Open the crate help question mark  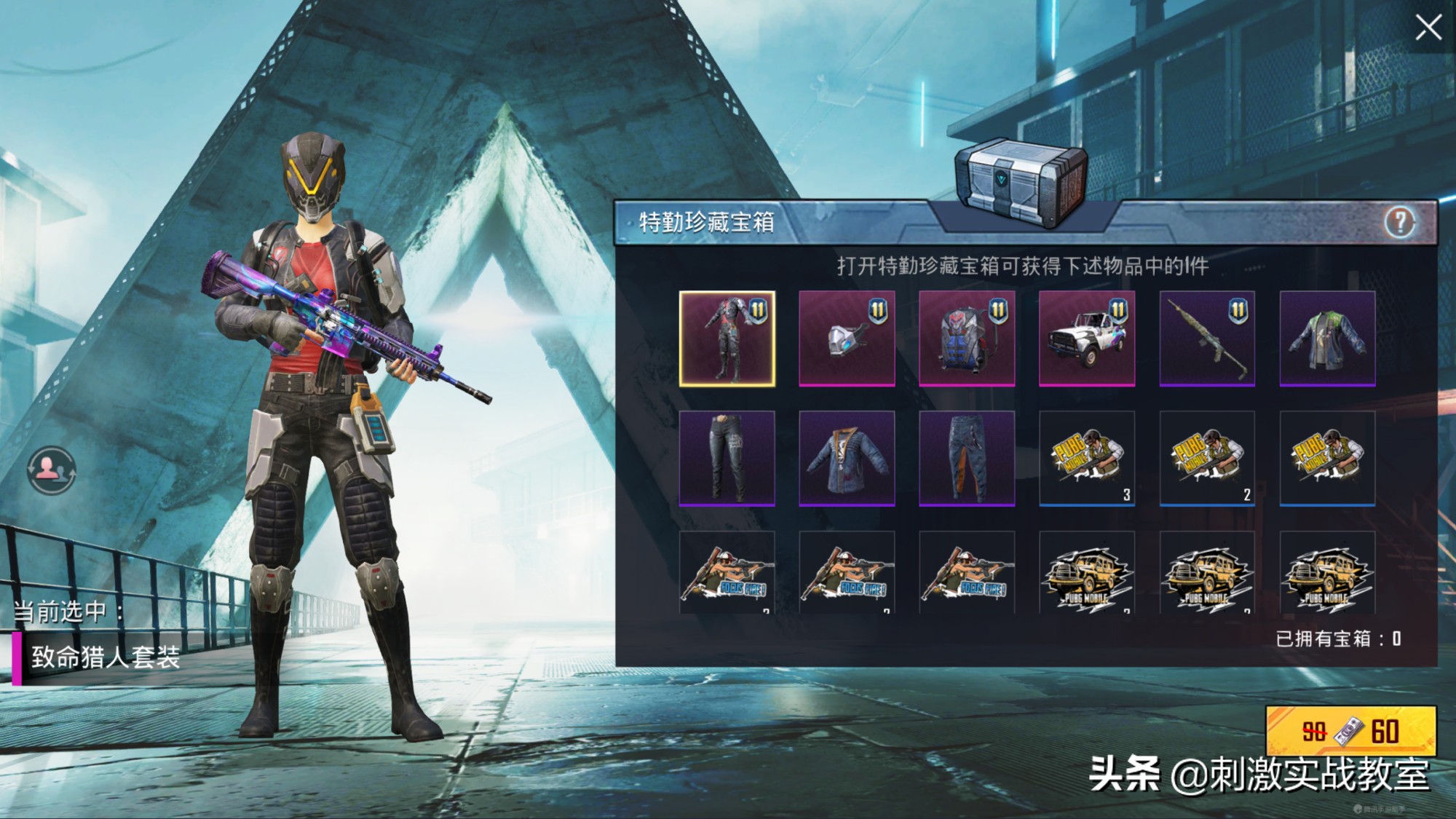coord(1399,222)
